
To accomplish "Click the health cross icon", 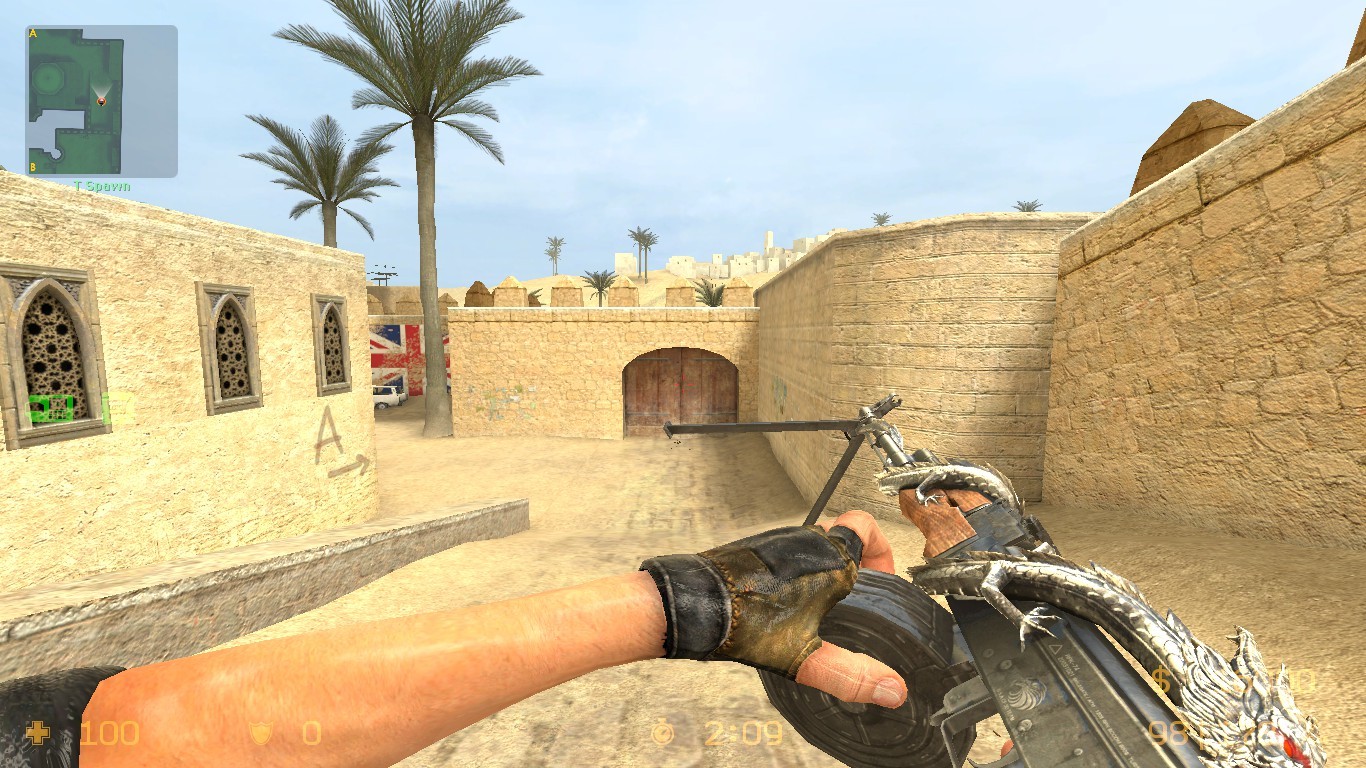I will [38, 732].
